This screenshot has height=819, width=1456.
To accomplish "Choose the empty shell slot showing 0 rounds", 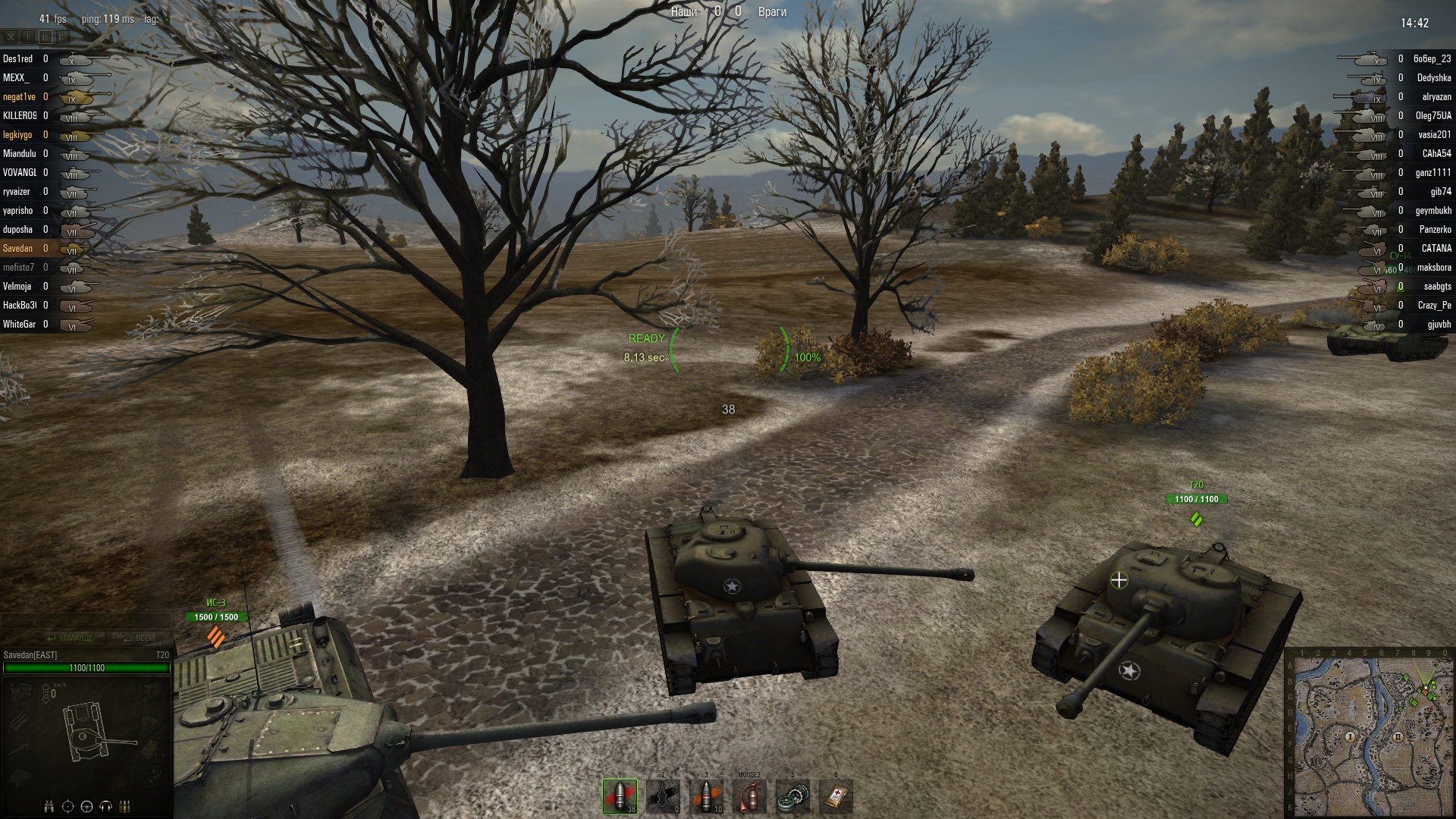I will click(663, 796).
